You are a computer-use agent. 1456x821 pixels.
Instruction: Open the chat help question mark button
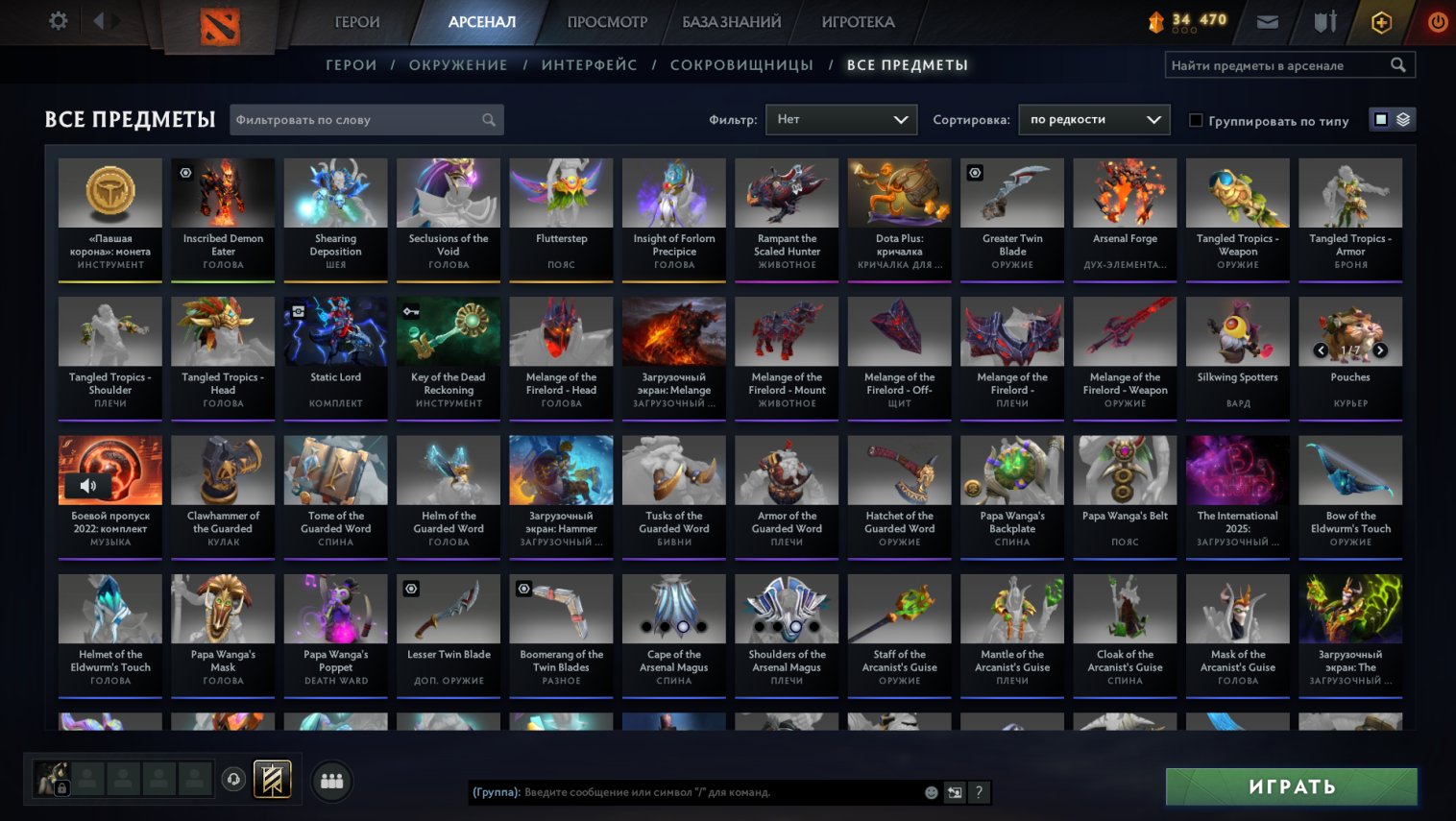(x=978, y=792)
